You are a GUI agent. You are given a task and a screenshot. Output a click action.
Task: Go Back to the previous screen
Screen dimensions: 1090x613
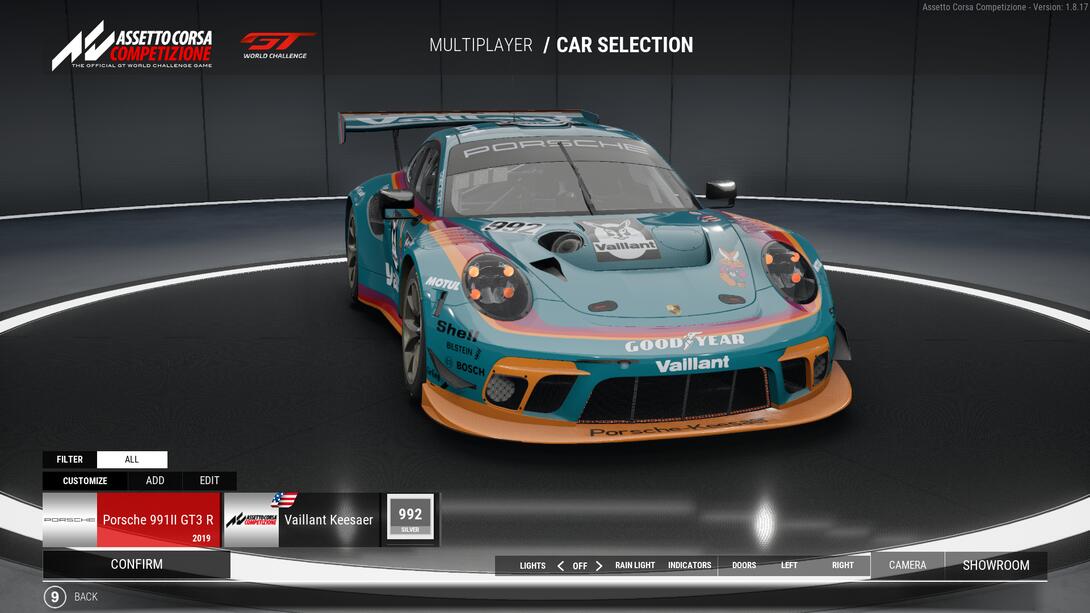pos(55,597)
